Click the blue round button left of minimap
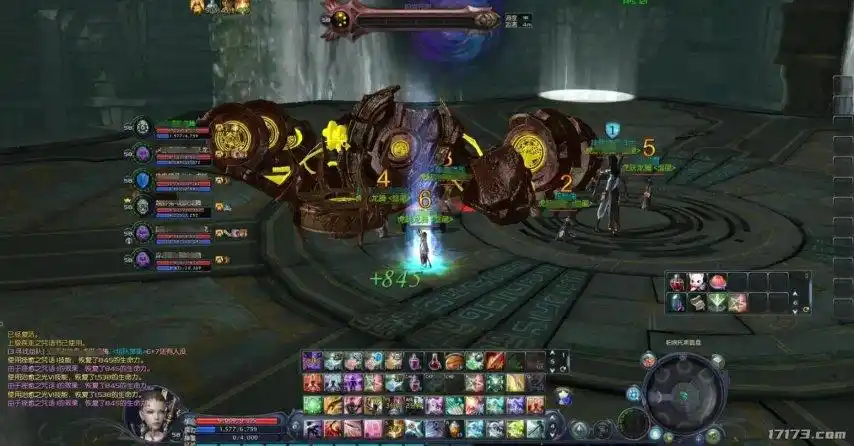Image resolution: width=854 pixels, height=446 pixels. (633, 393)
